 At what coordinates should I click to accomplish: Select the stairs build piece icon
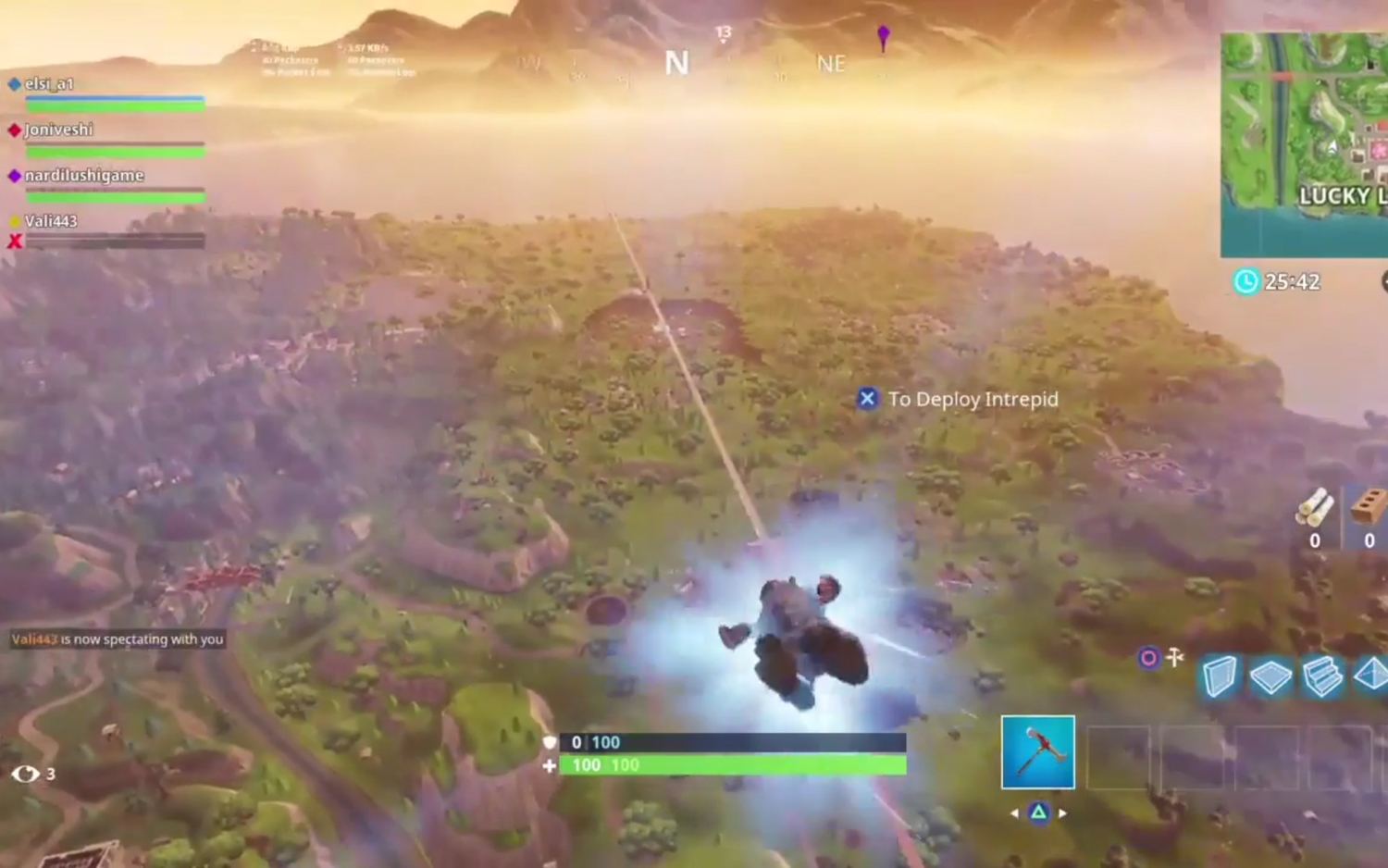[1321, 677]
